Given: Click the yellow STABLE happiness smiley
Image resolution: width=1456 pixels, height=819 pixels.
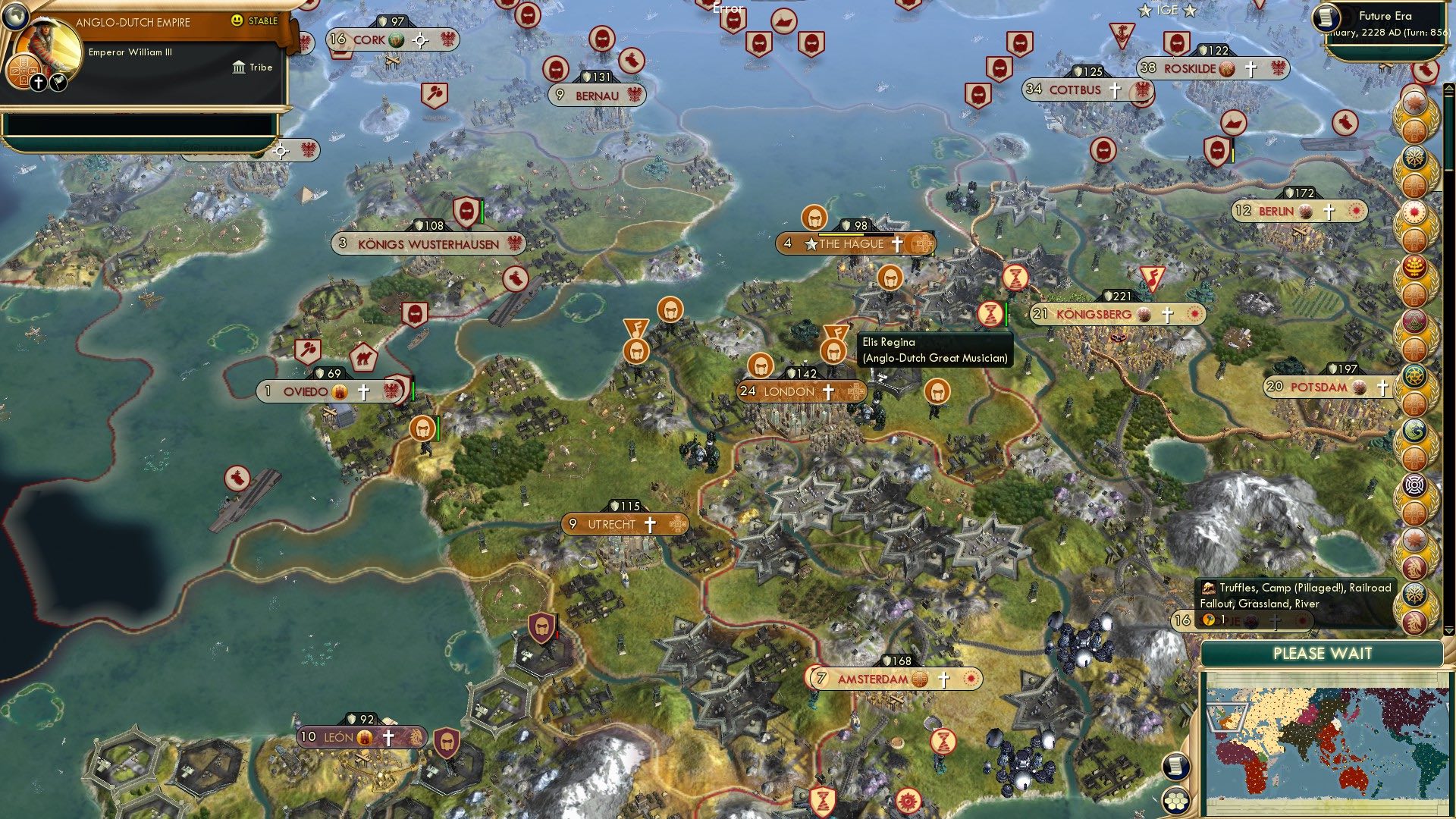Looking at the screenshot, I should coord(237,20).
